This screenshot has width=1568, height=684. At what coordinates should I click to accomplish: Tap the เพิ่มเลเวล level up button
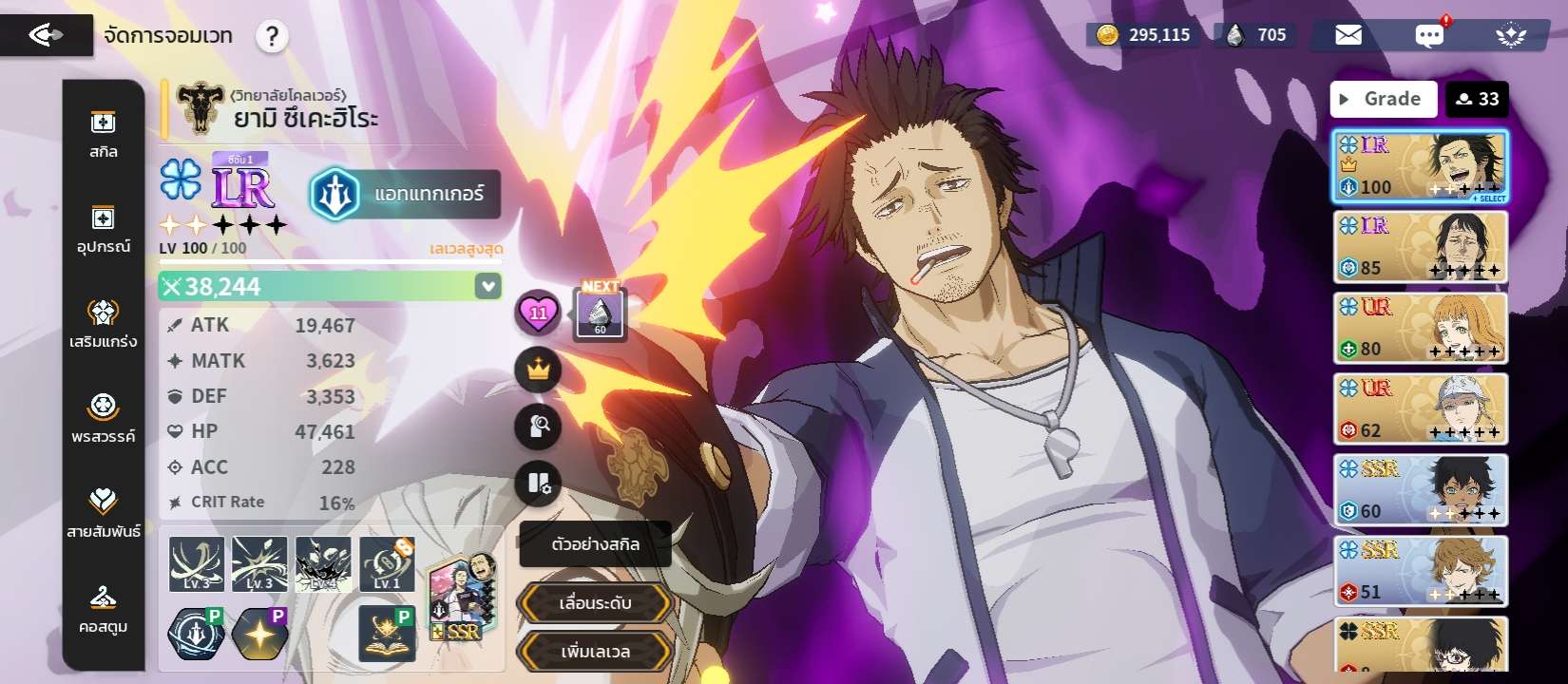coord(595,652)
